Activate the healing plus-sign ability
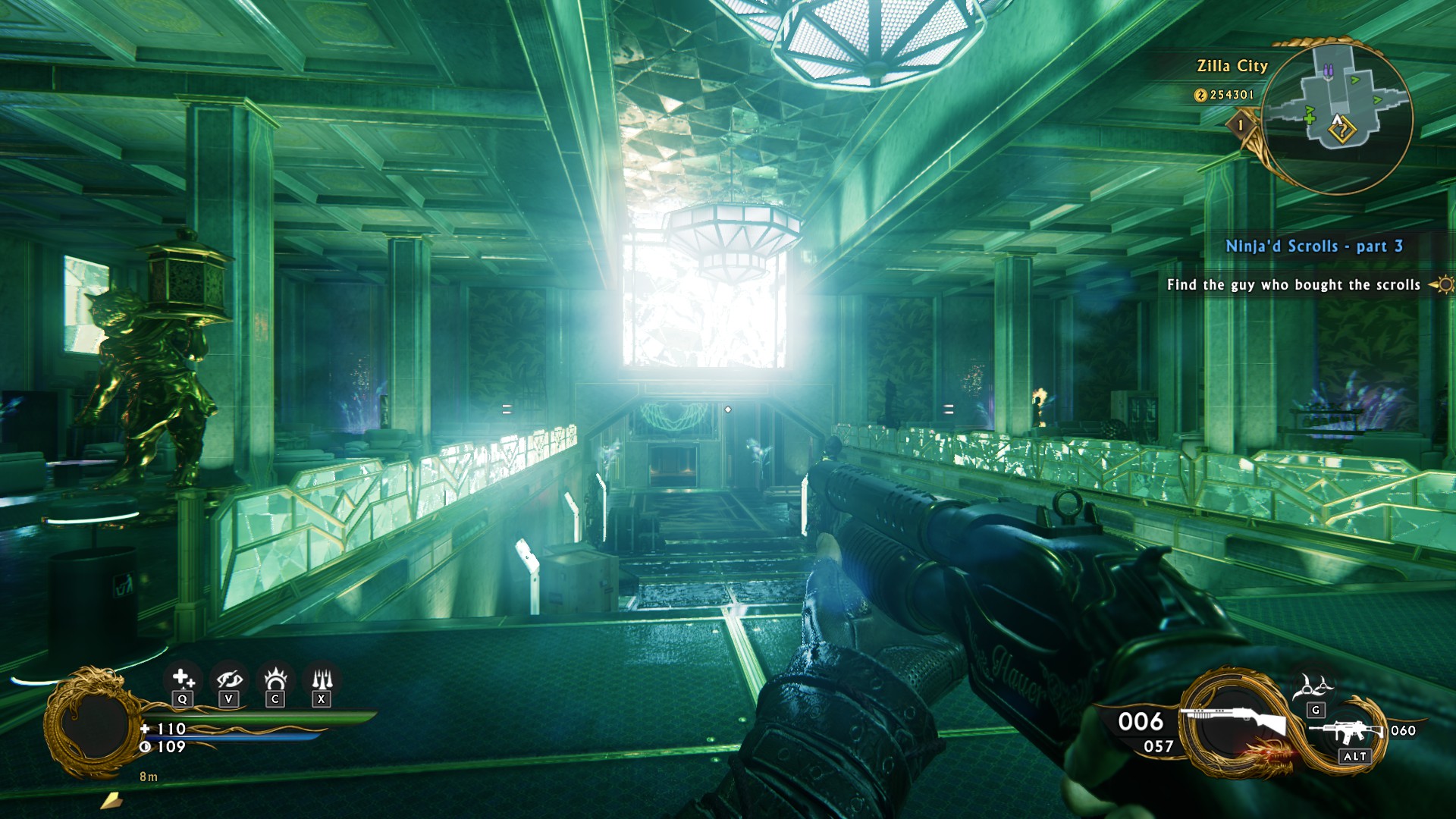This screenshot has height=819, width=1456. coord(182,679)
